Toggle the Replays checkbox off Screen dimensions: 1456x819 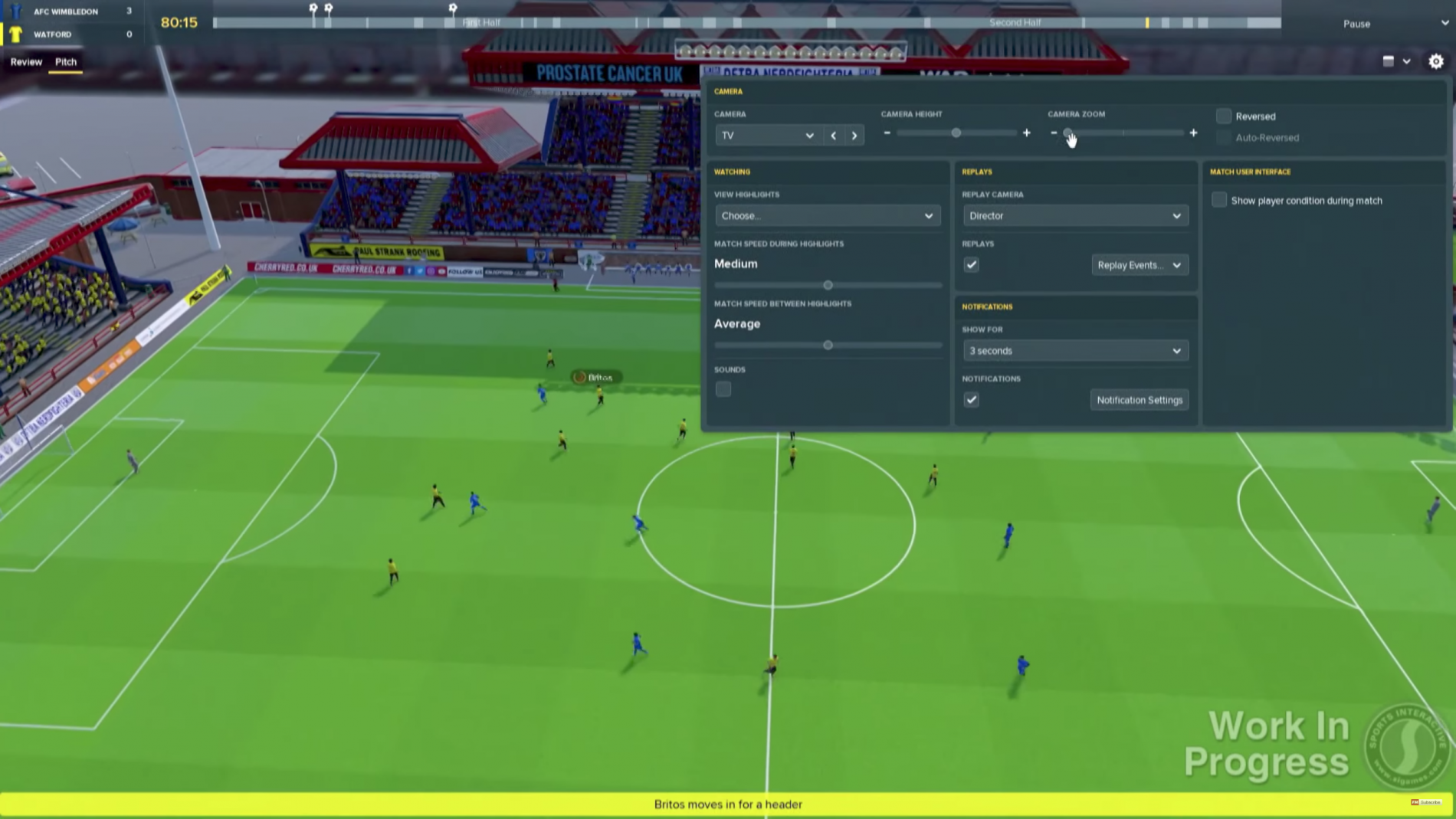[971, 264]
